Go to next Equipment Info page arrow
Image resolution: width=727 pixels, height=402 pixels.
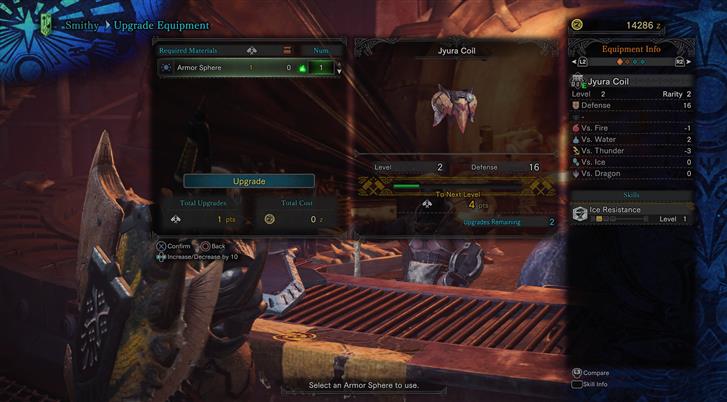(x=680, y=62)
